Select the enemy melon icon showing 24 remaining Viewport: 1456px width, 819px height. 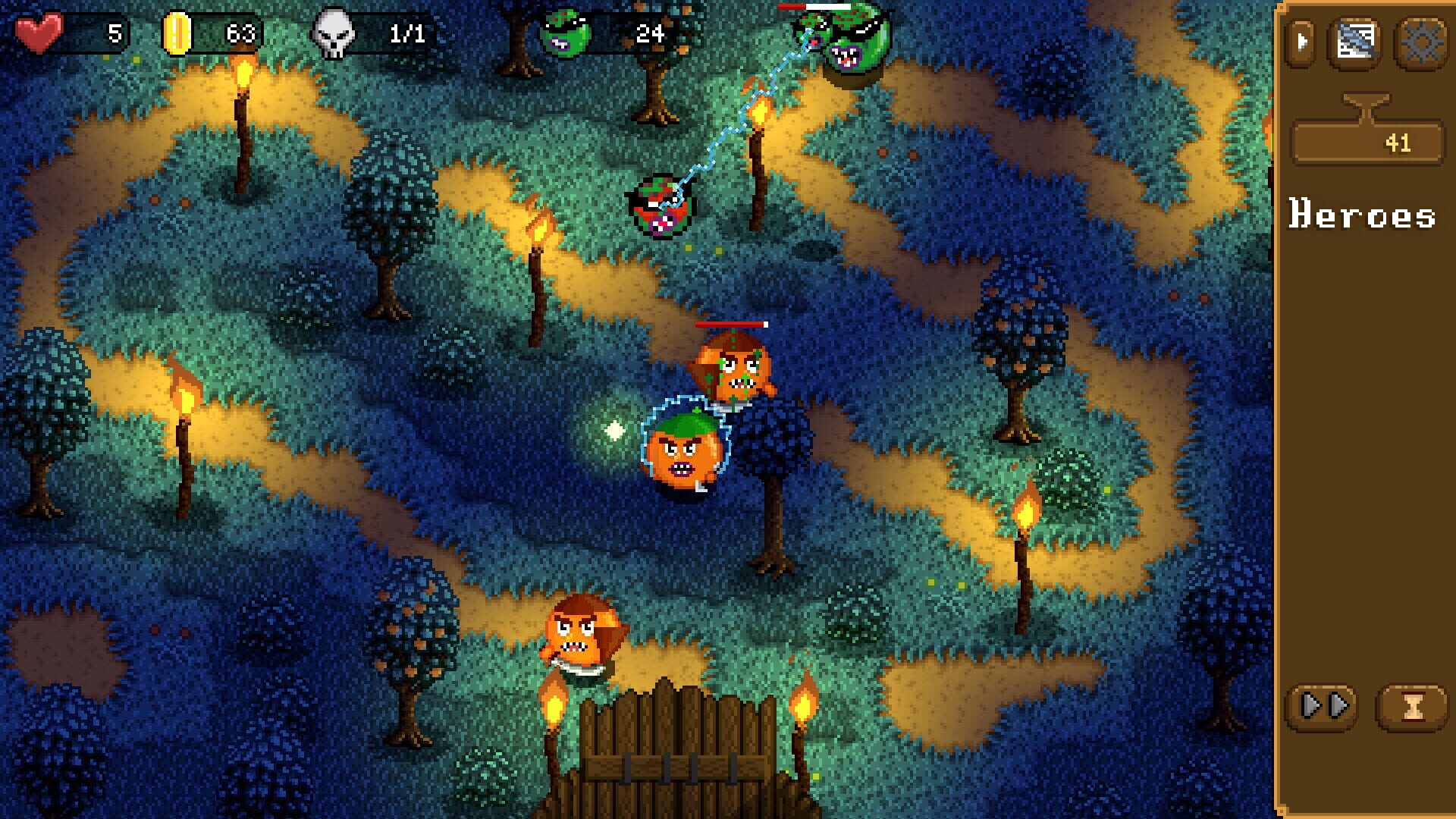pos(564,32)
